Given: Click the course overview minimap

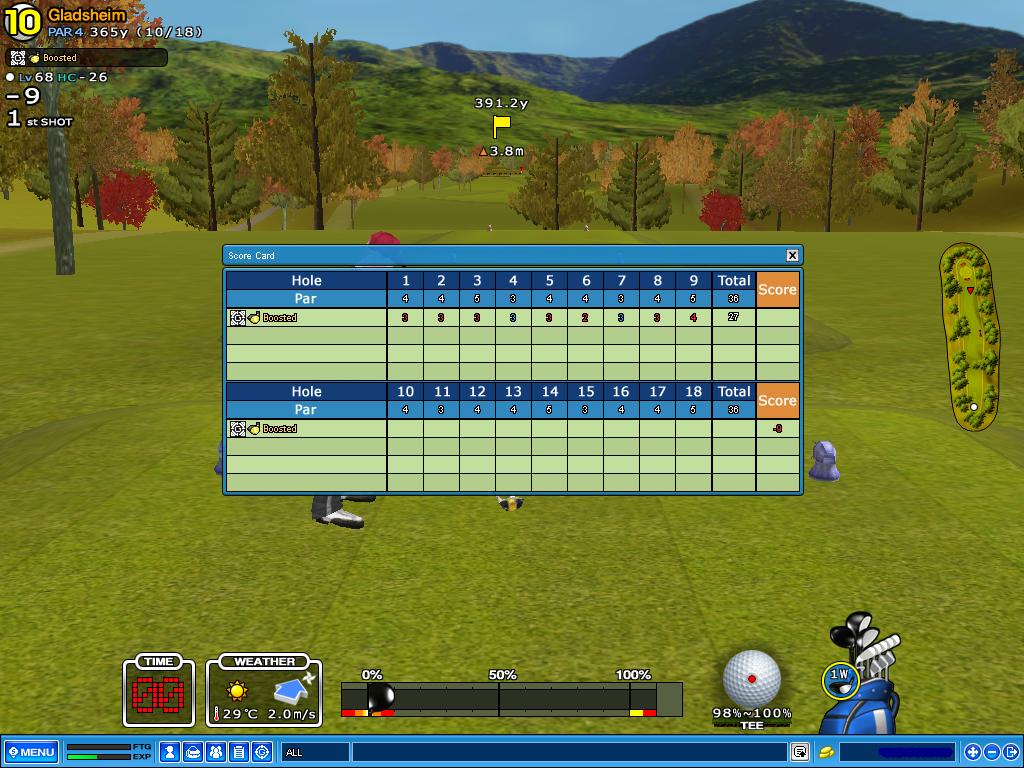Looking at the screenshot, I should tap(970, 337).
